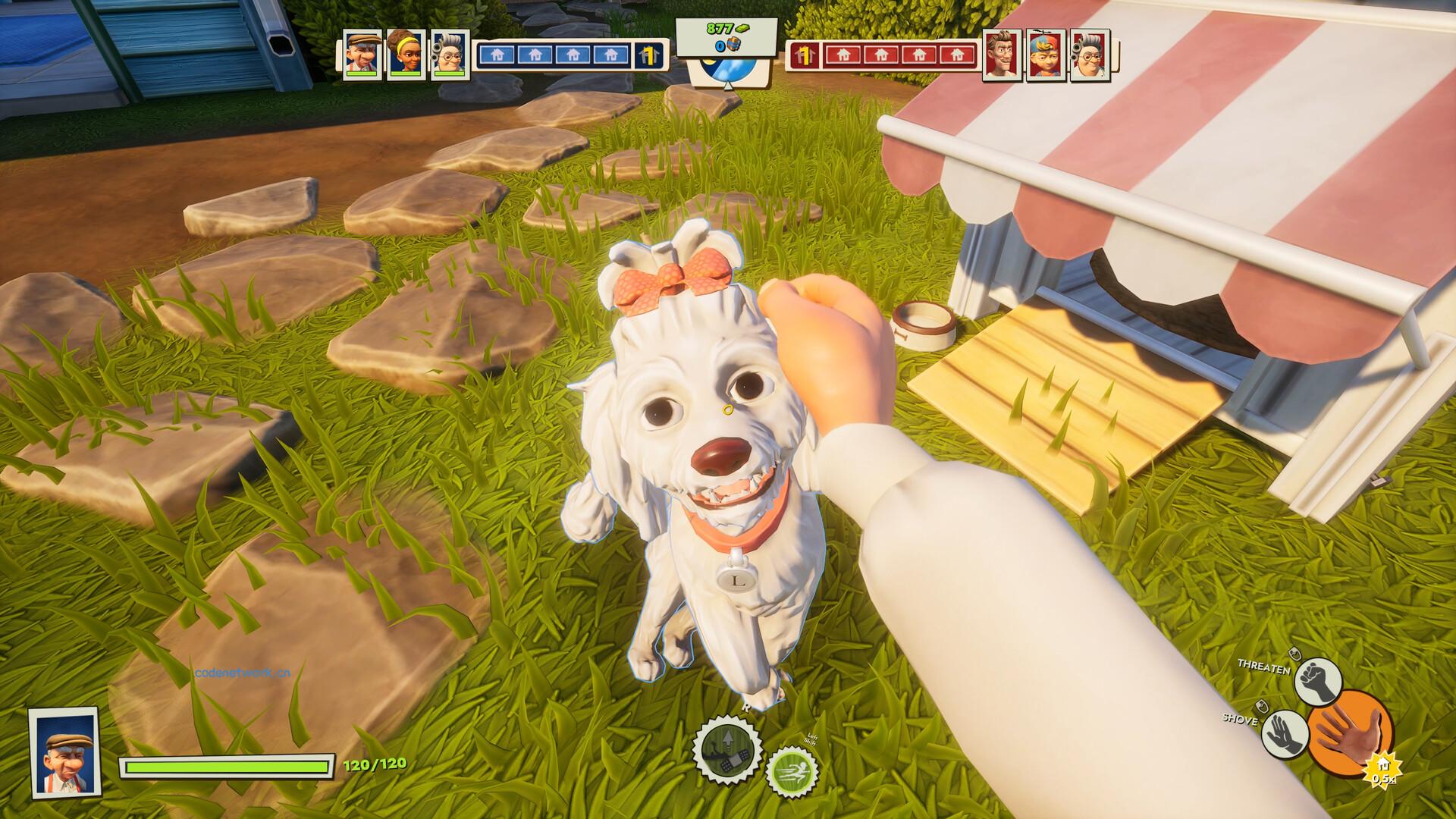Choose blue team's grey-haired granny portrait
This screenshot has height=819, width=1456.
[x=449, y=55]
